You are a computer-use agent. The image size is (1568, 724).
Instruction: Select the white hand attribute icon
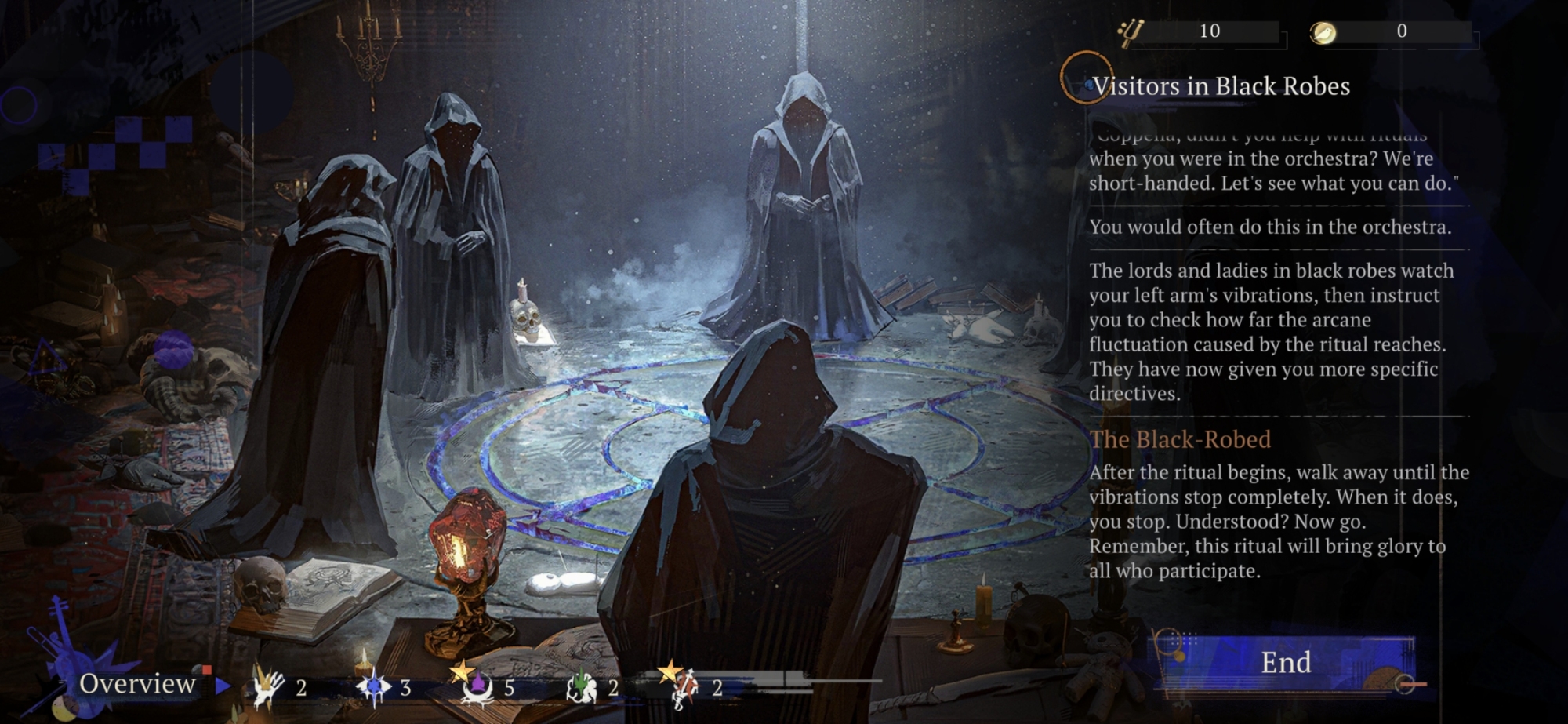(267, 688)
